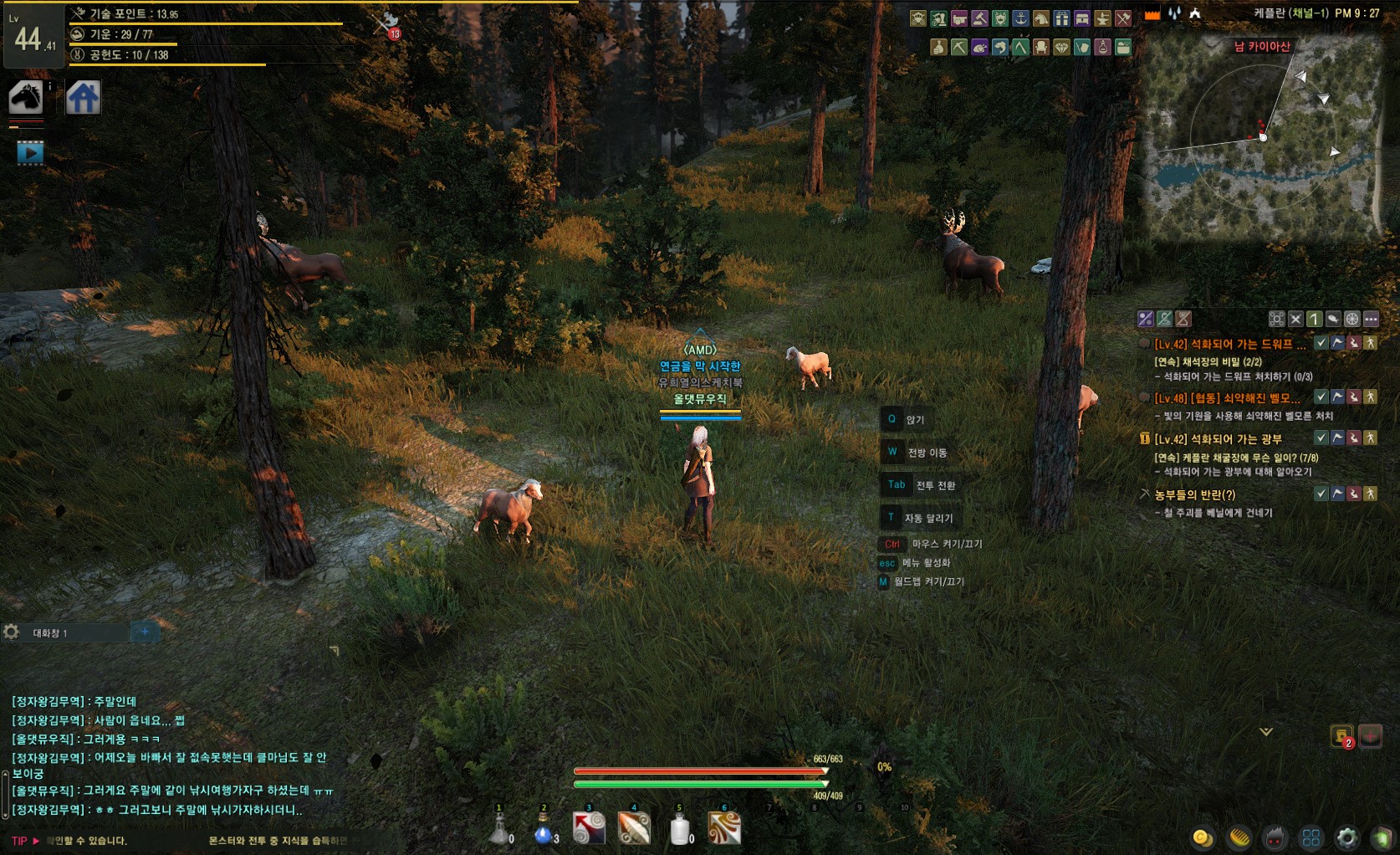
Task: Select the quest titled 농부들의 반란(?)
Action: 1194,494
